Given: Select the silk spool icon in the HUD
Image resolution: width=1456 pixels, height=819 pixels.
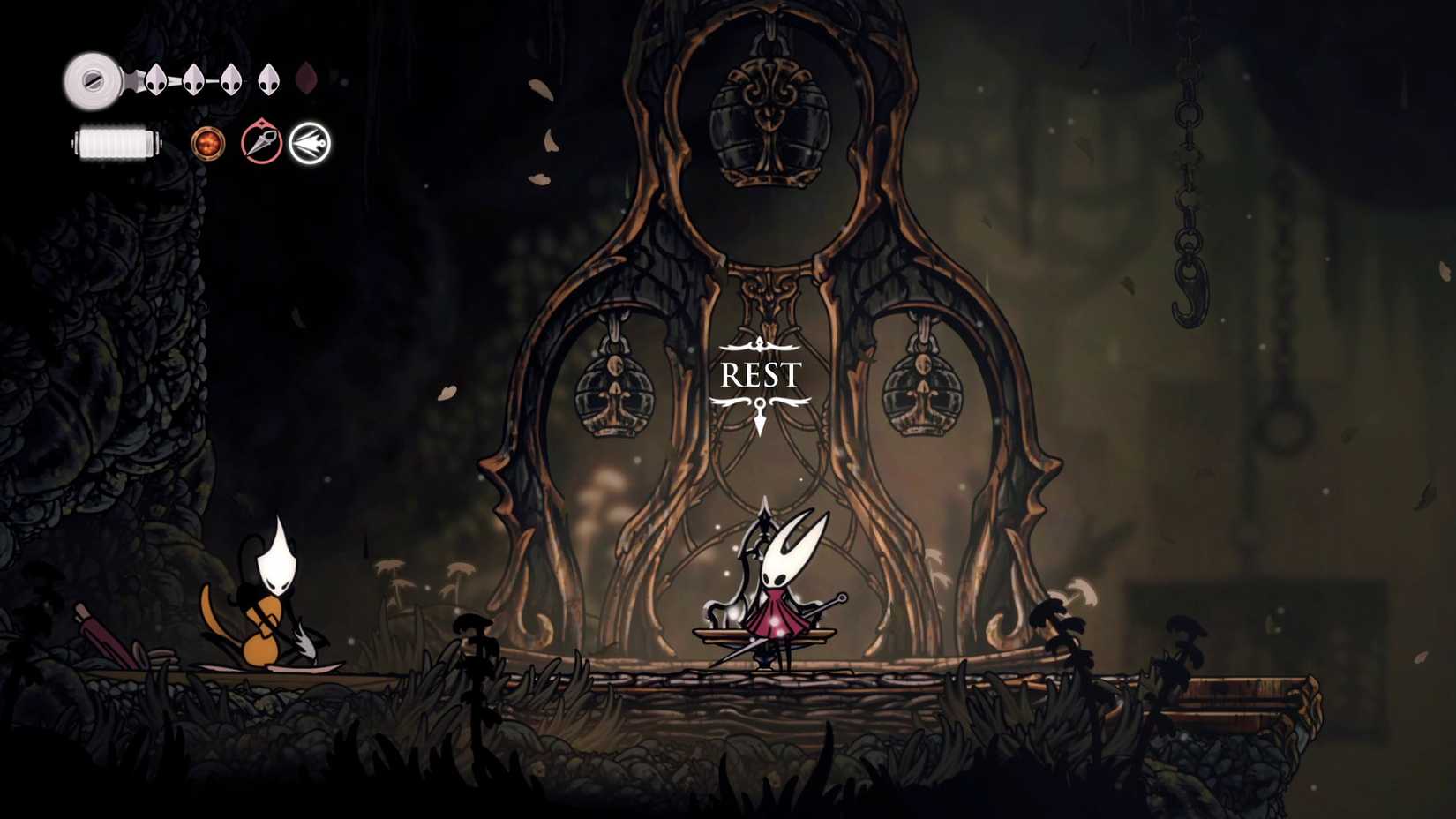Looking at the screenshot, I should pyautogui.click(x=93, y=82).
